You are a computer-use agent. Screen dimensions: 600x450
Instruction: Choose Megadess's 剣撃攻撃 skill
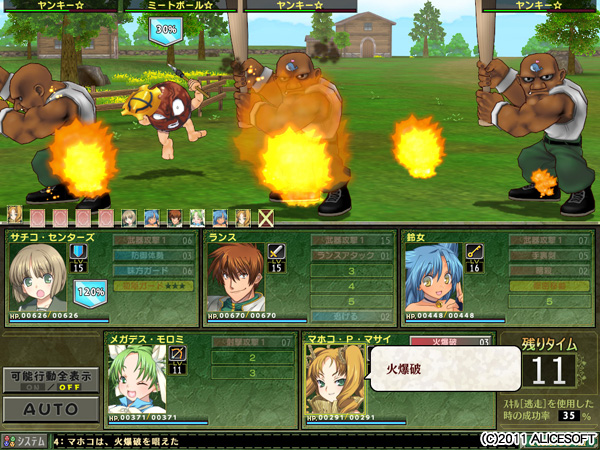tap(251, 343)
